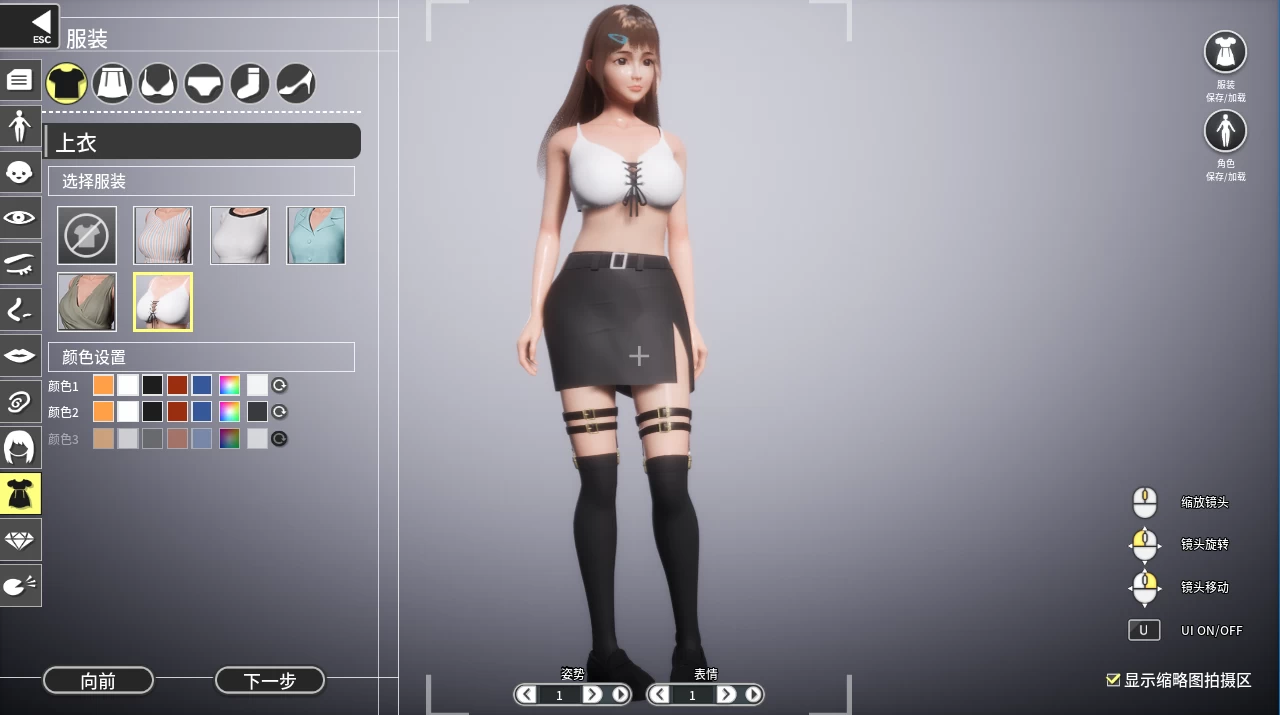
Task: Click the ESC back arrow button
Action: 31,26
